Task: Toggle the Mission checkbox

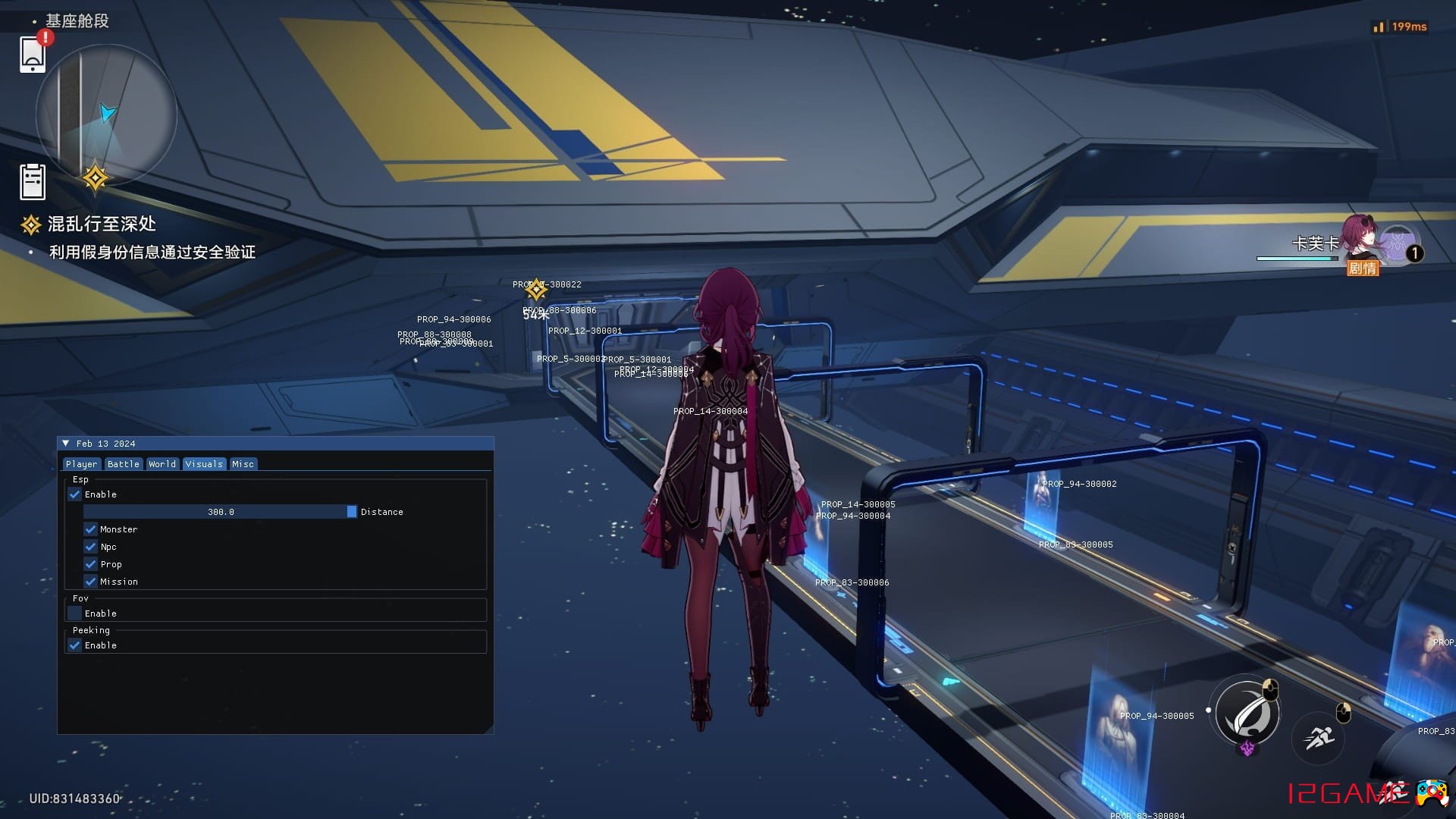Action: pyautogui.click(x=91, y=582)
